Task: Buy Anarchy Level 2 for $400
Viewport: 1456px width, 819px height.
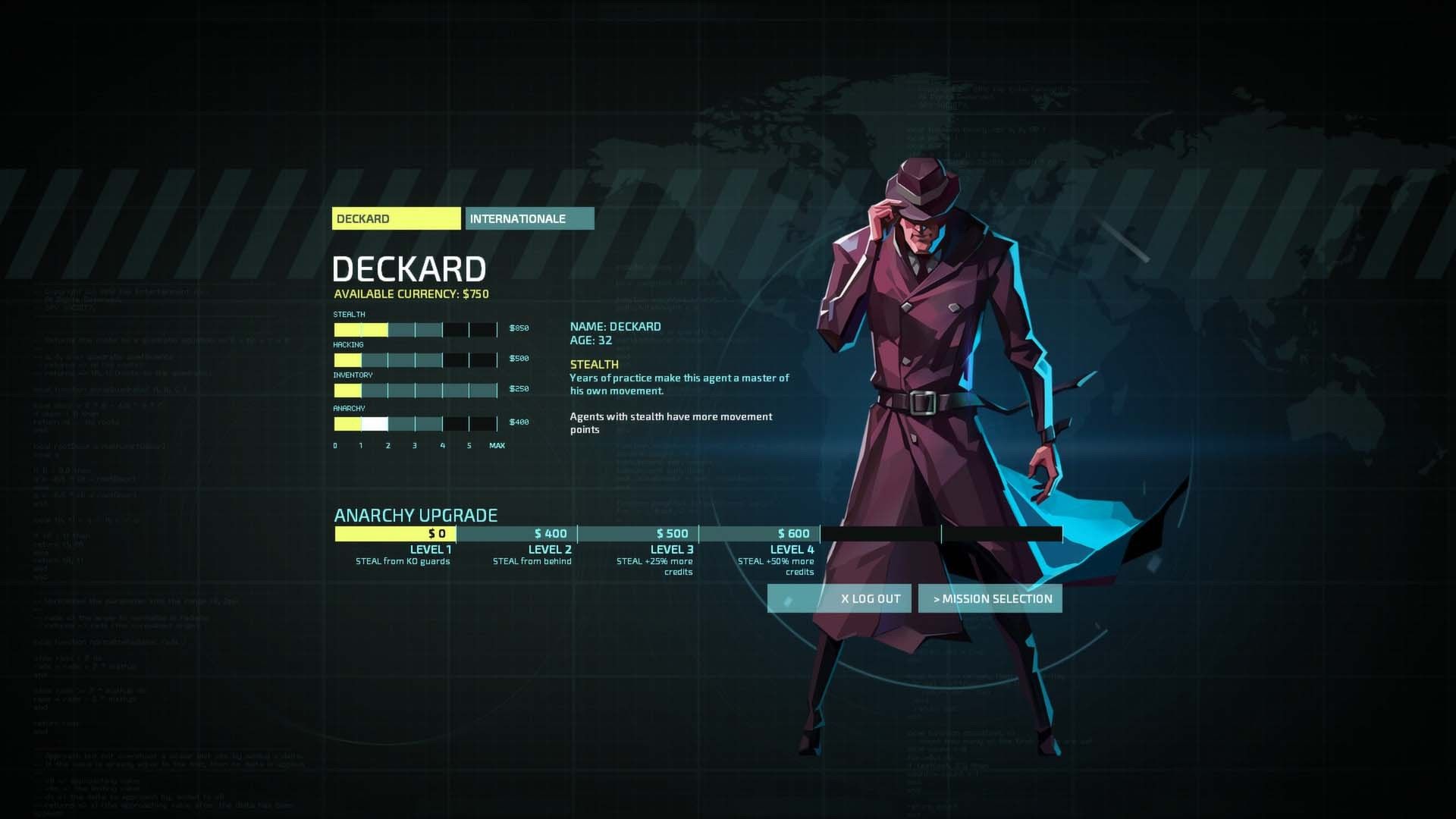Action: 516,534
